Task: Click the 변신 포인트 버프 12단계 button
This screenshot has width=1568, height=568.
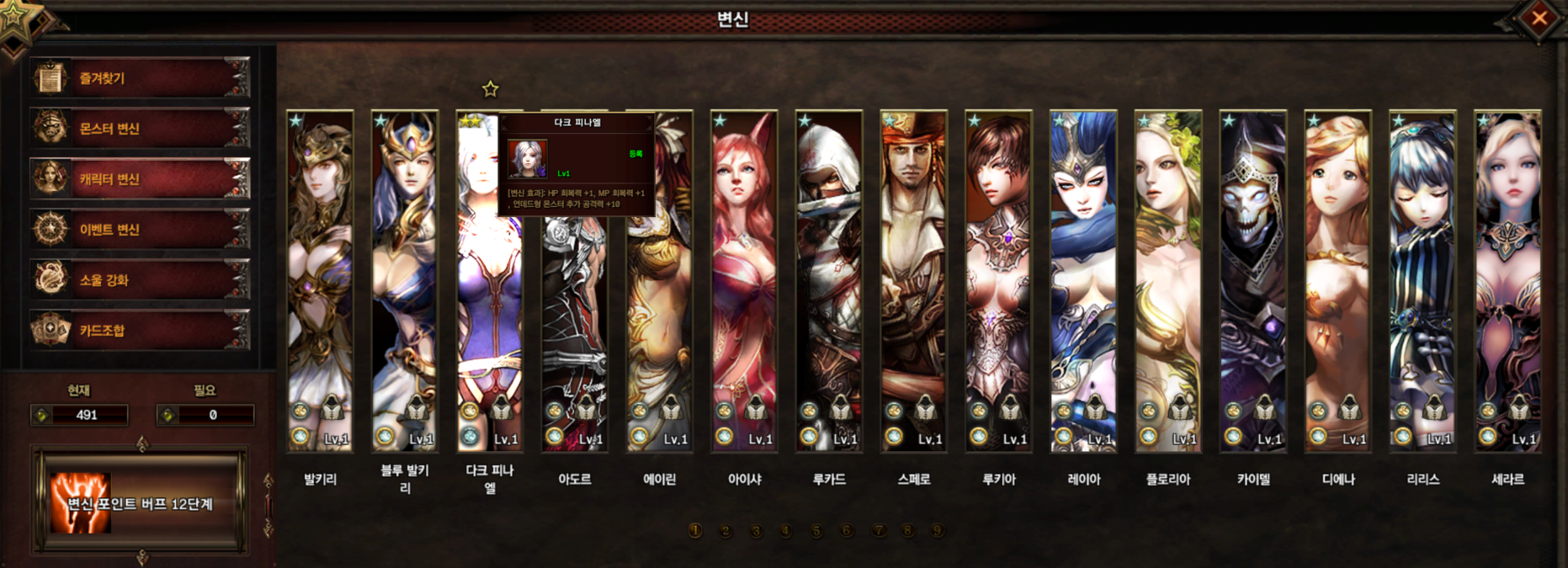Action: tap(140, 503)
